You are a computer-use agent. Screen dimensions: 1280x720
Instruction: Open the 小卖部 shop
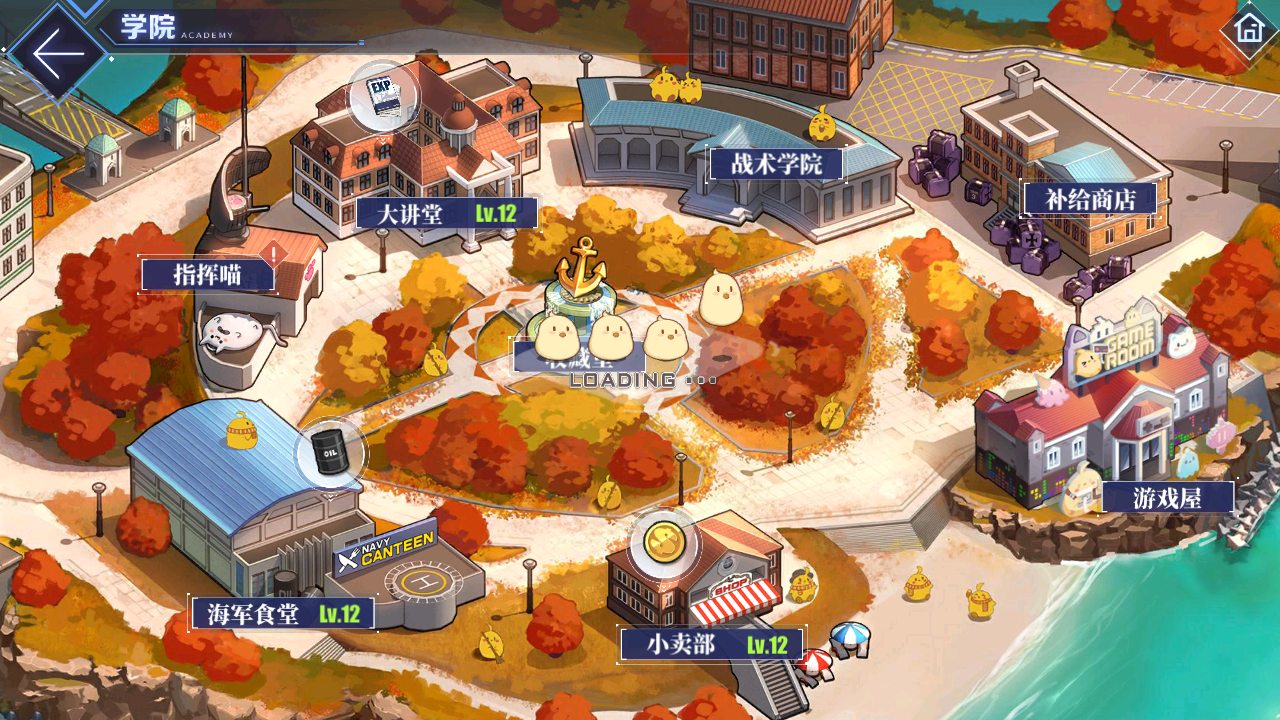711,644
